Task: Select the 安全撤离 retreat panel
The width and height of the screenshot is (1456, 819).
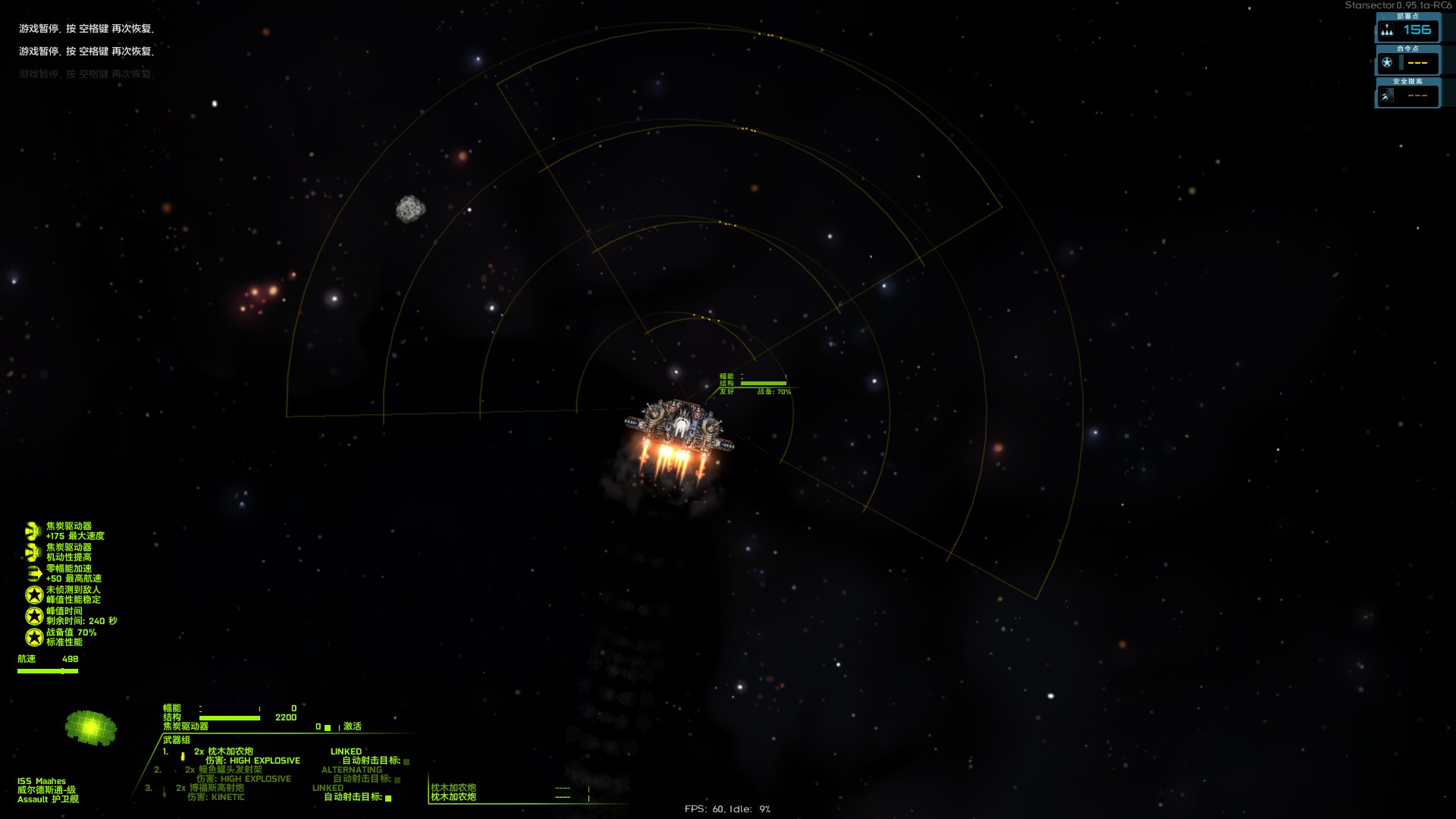Action: coord(1407,95)
